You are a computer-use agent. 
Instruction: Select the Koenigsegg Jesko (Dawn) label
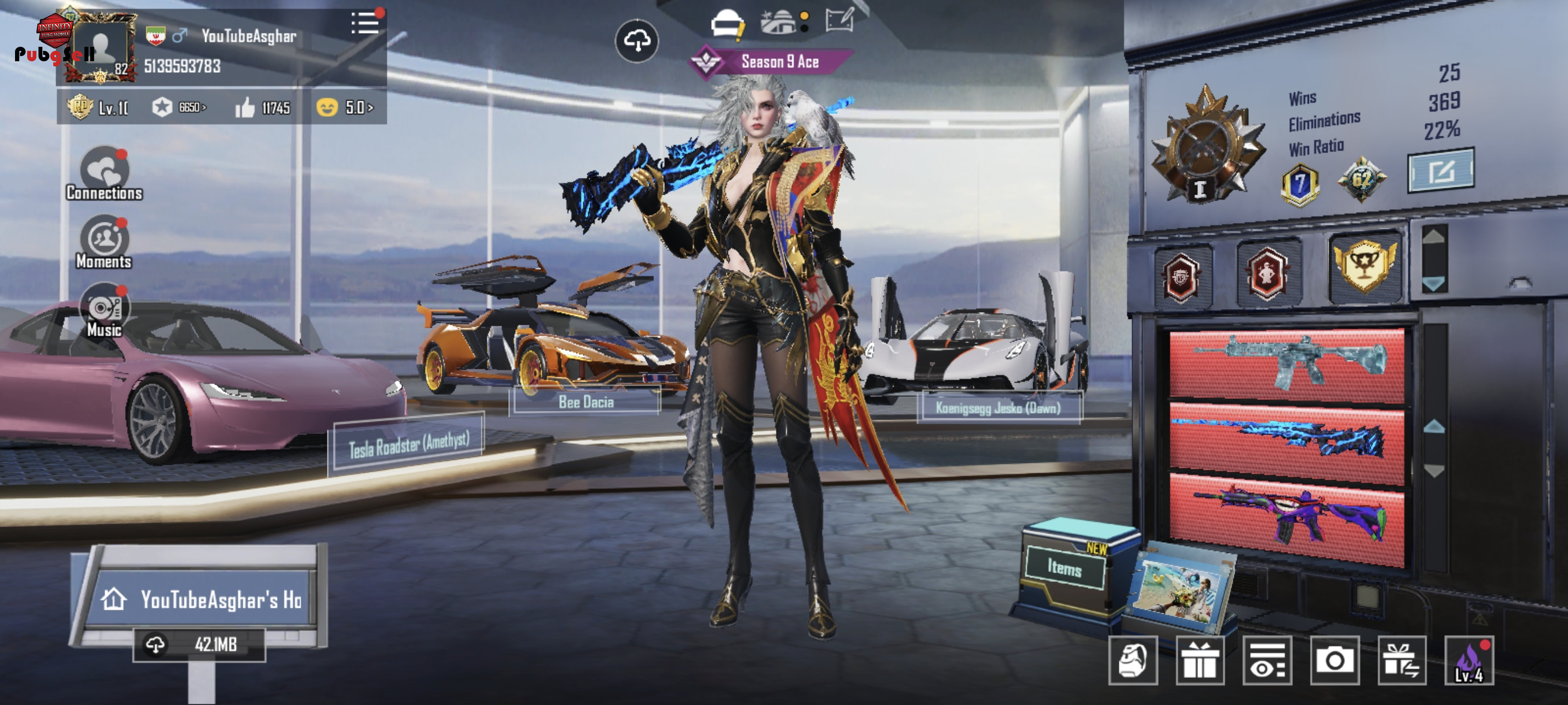[998, 408]
